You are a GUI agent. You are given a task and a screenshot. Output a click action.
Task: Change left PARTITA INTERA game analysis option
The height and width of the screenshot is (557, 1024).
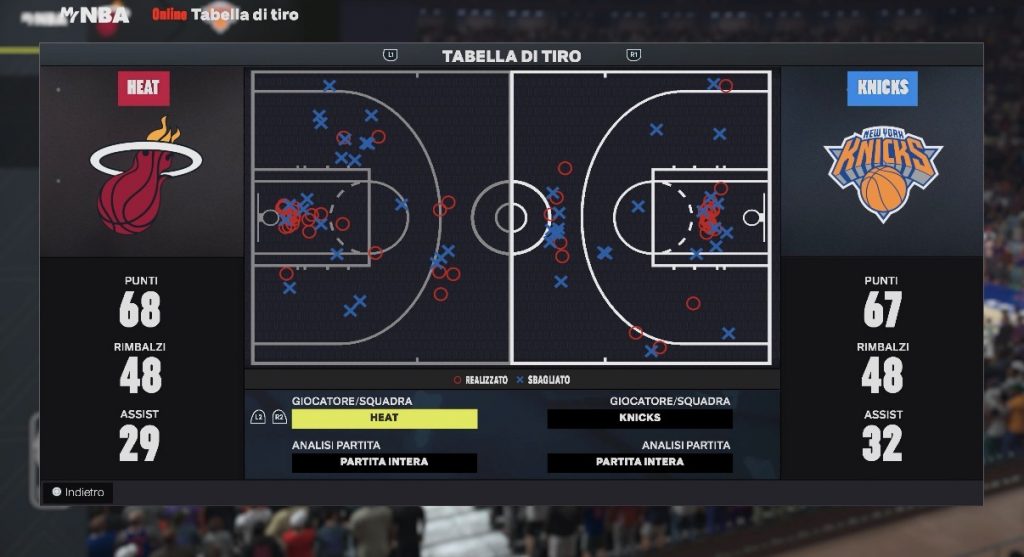click(x=384, y=462)
